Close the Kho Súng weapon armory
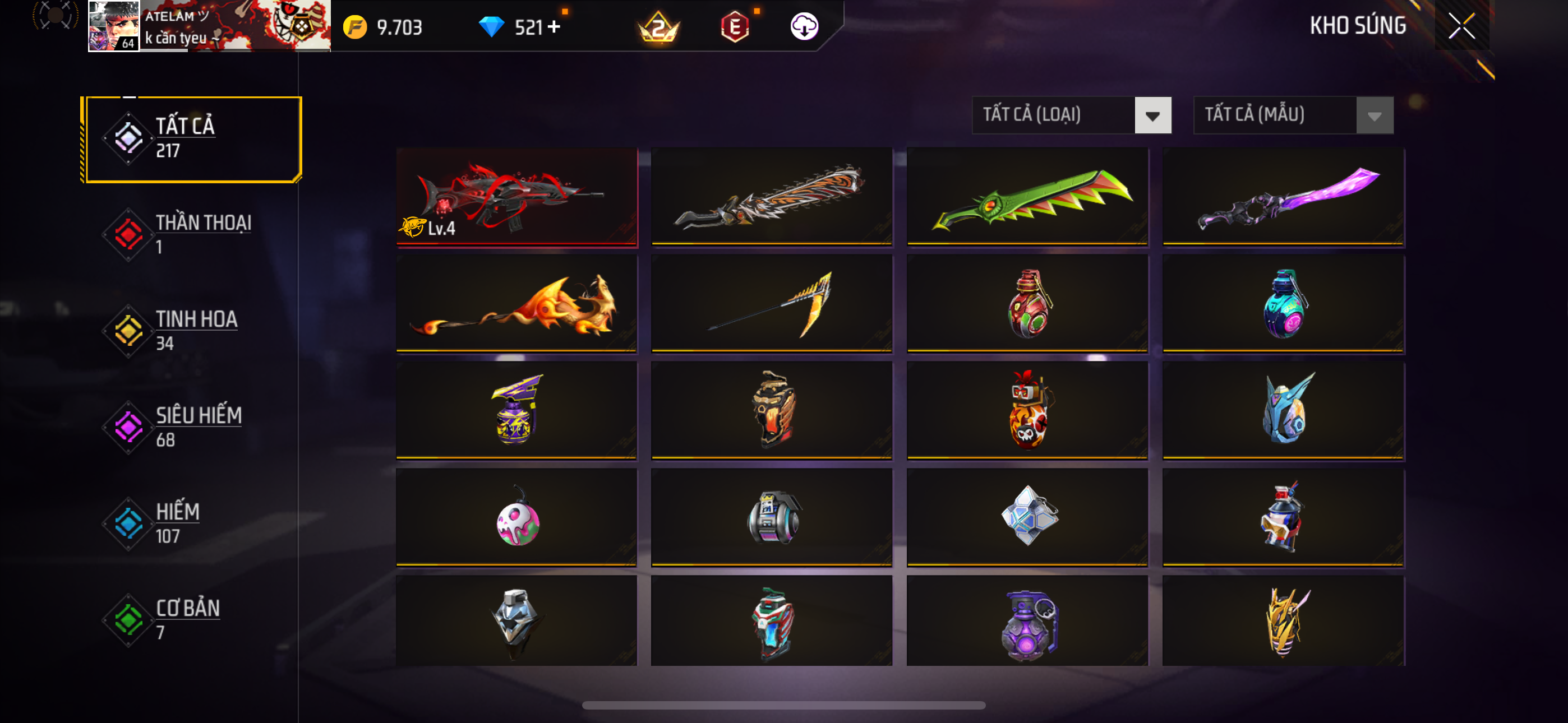Viewport: 1568px width, 723px height. point(1461,26)
